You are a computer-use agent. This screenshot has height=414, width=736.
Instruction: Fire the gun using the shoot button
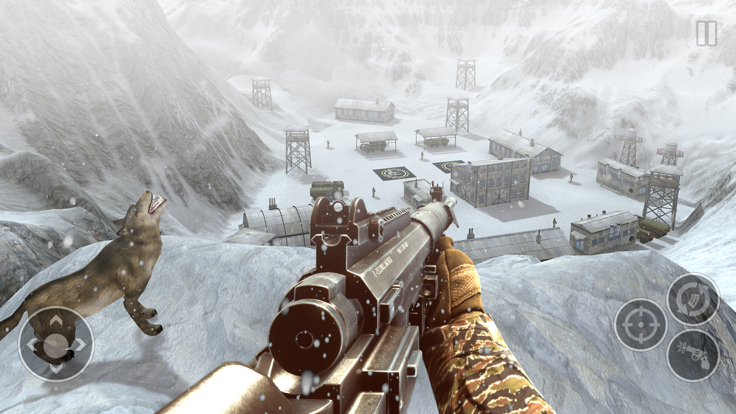[692, 354]
